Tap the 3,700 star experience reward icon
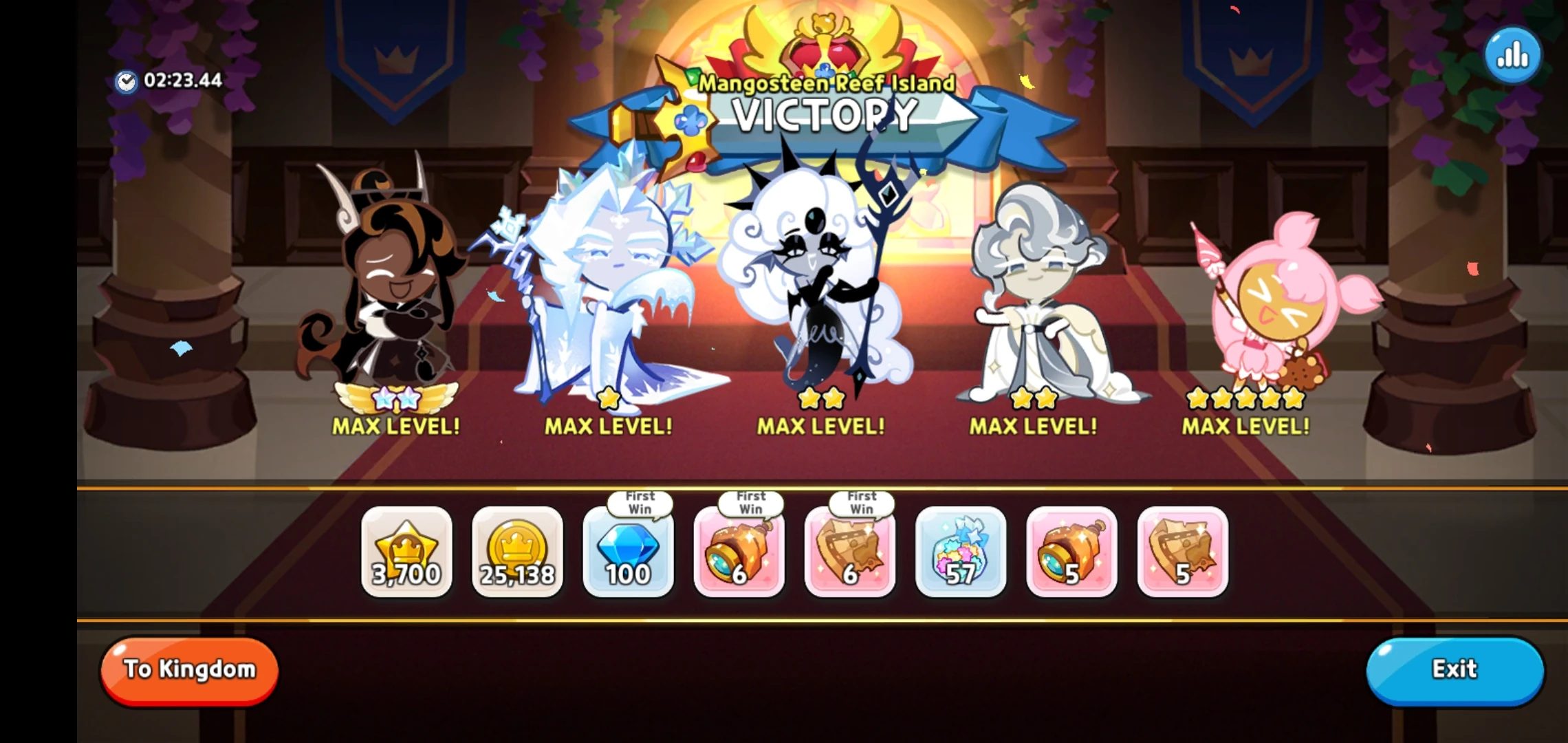The image size is (1568, 743). (x=406, y=554)
